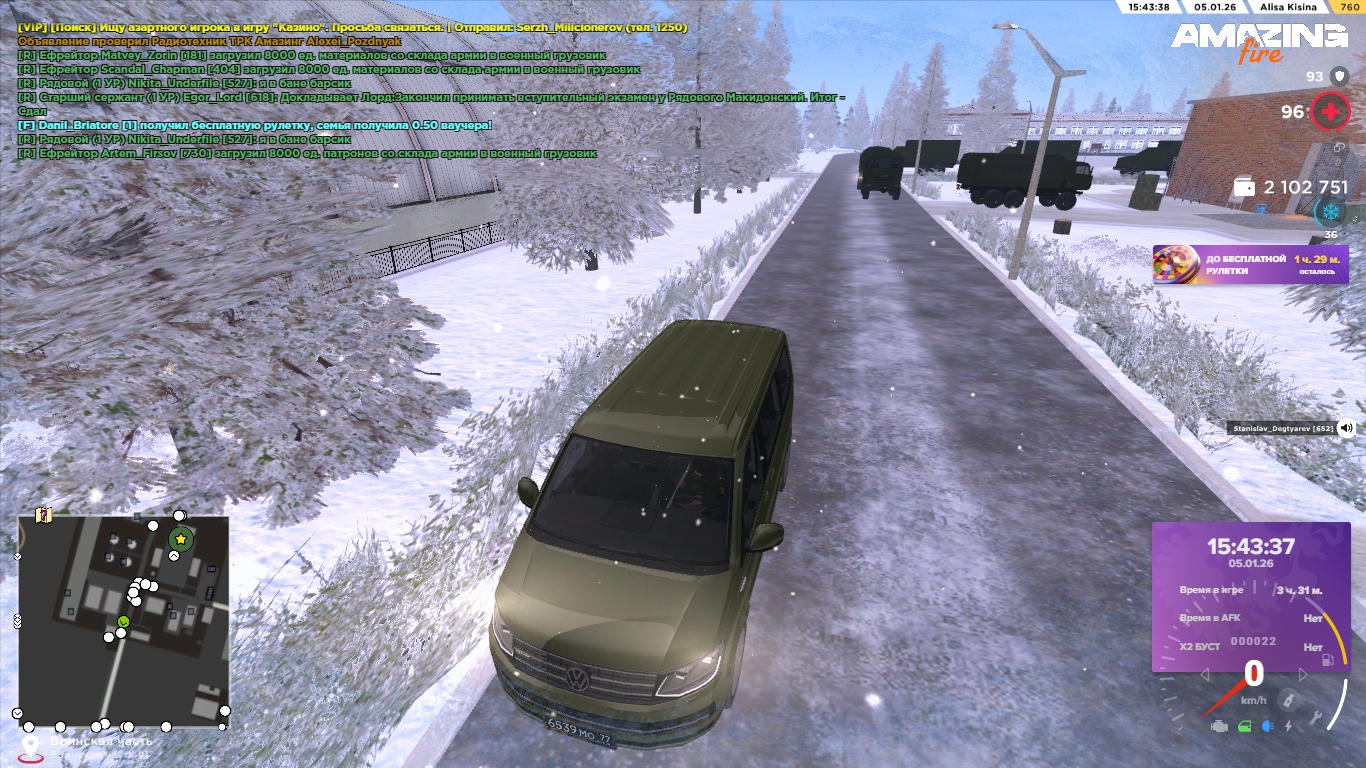
Task: Toggle the engine indicator icon
Action: click(x=1219, y=727)
